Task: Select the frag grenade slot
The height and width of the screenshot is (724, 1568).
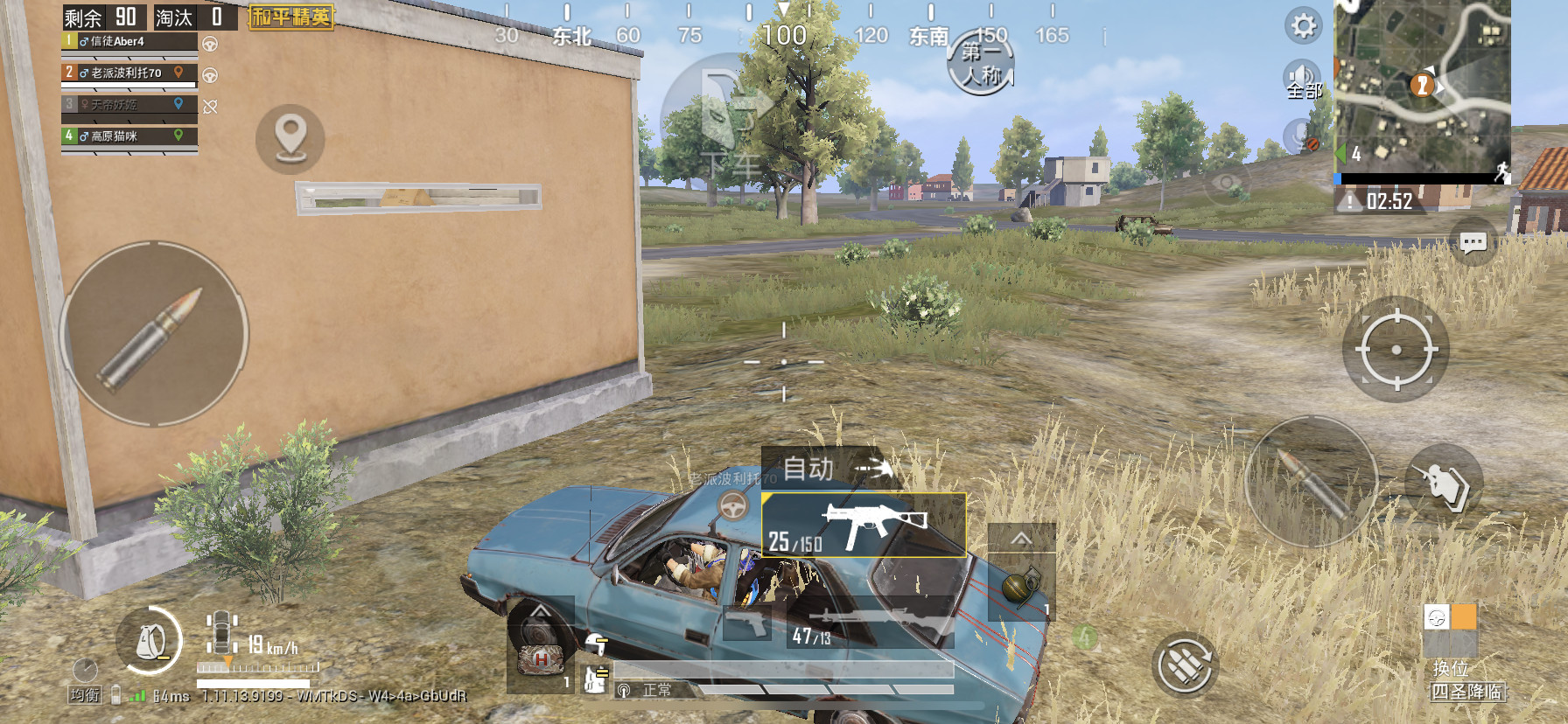Action: coord(1020,586)
